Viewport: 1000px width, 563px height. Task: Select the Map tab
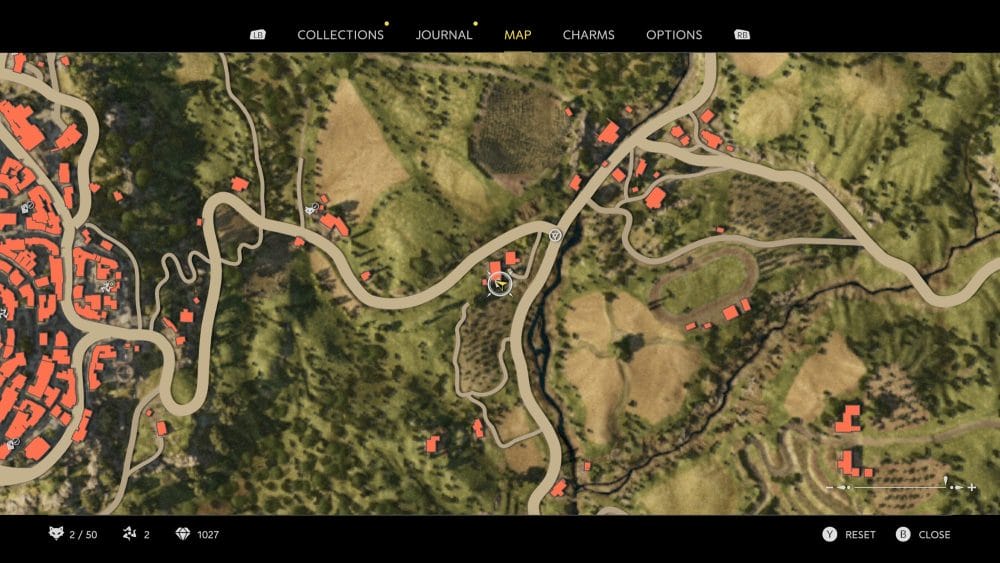(518, 35)
